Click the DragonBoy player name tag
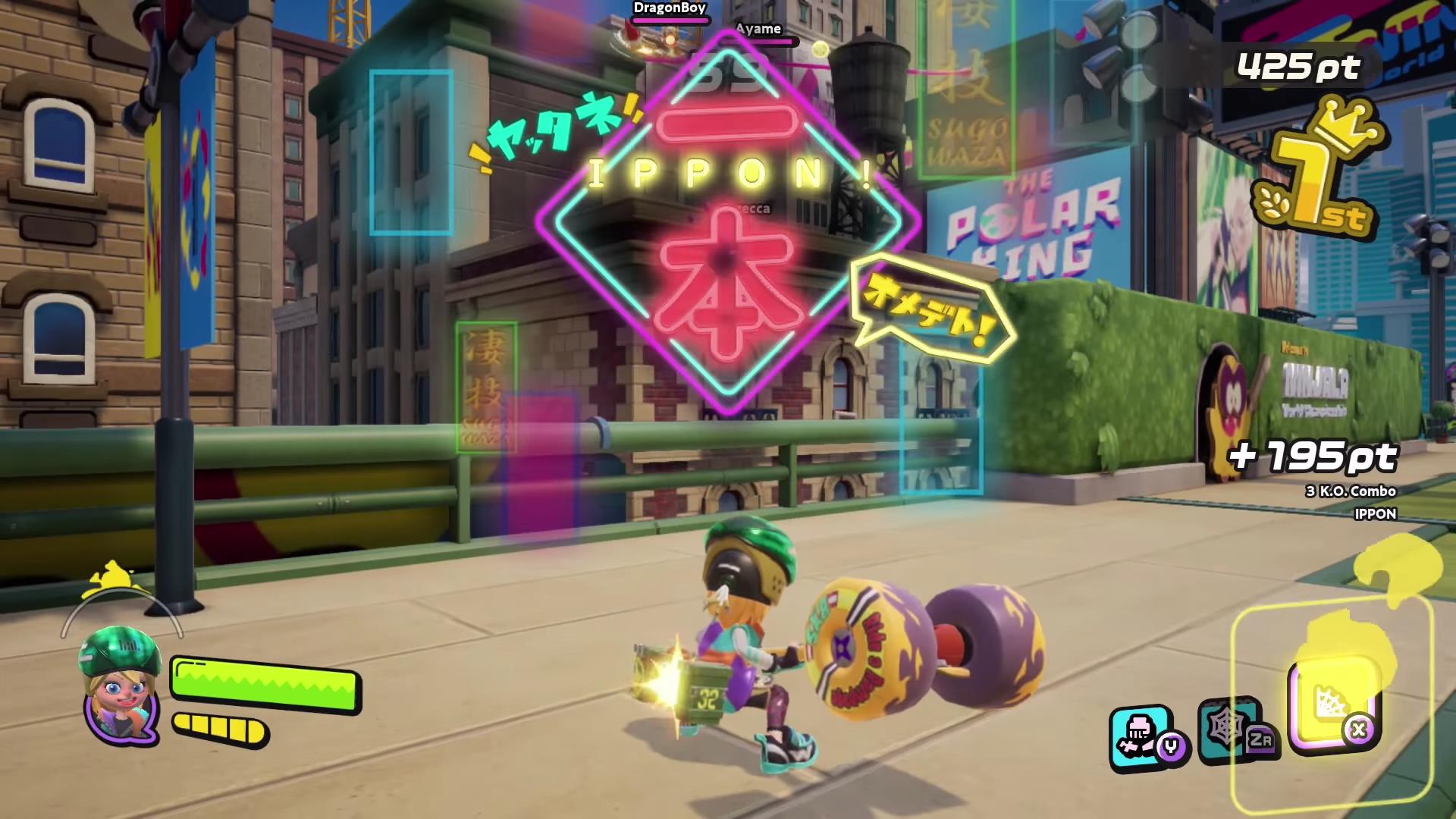The height and width of the screenshot is (819, 1456). (x=669, y=8)
